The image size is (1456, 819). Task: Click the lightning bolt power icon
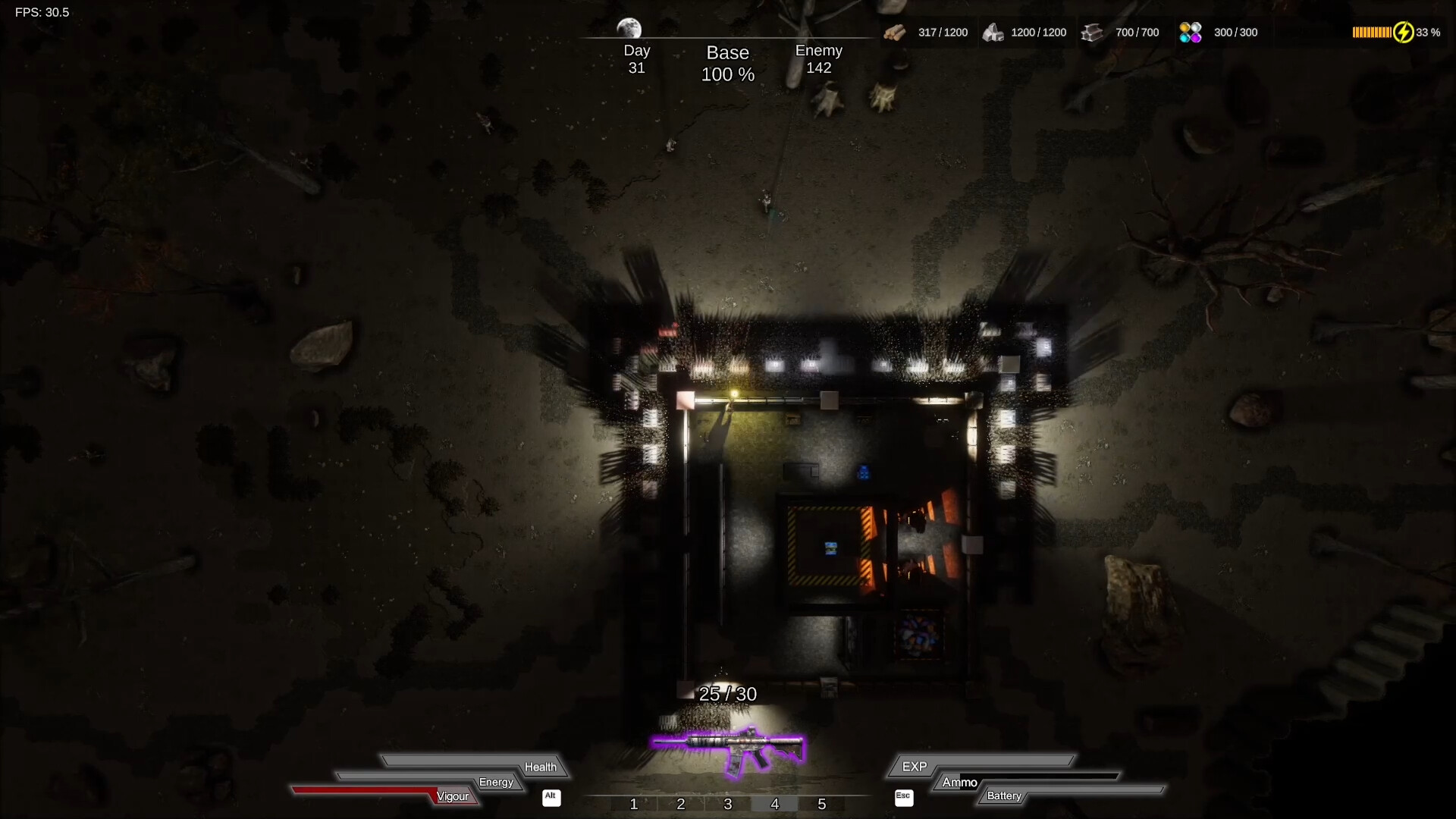pos(1404,33)
